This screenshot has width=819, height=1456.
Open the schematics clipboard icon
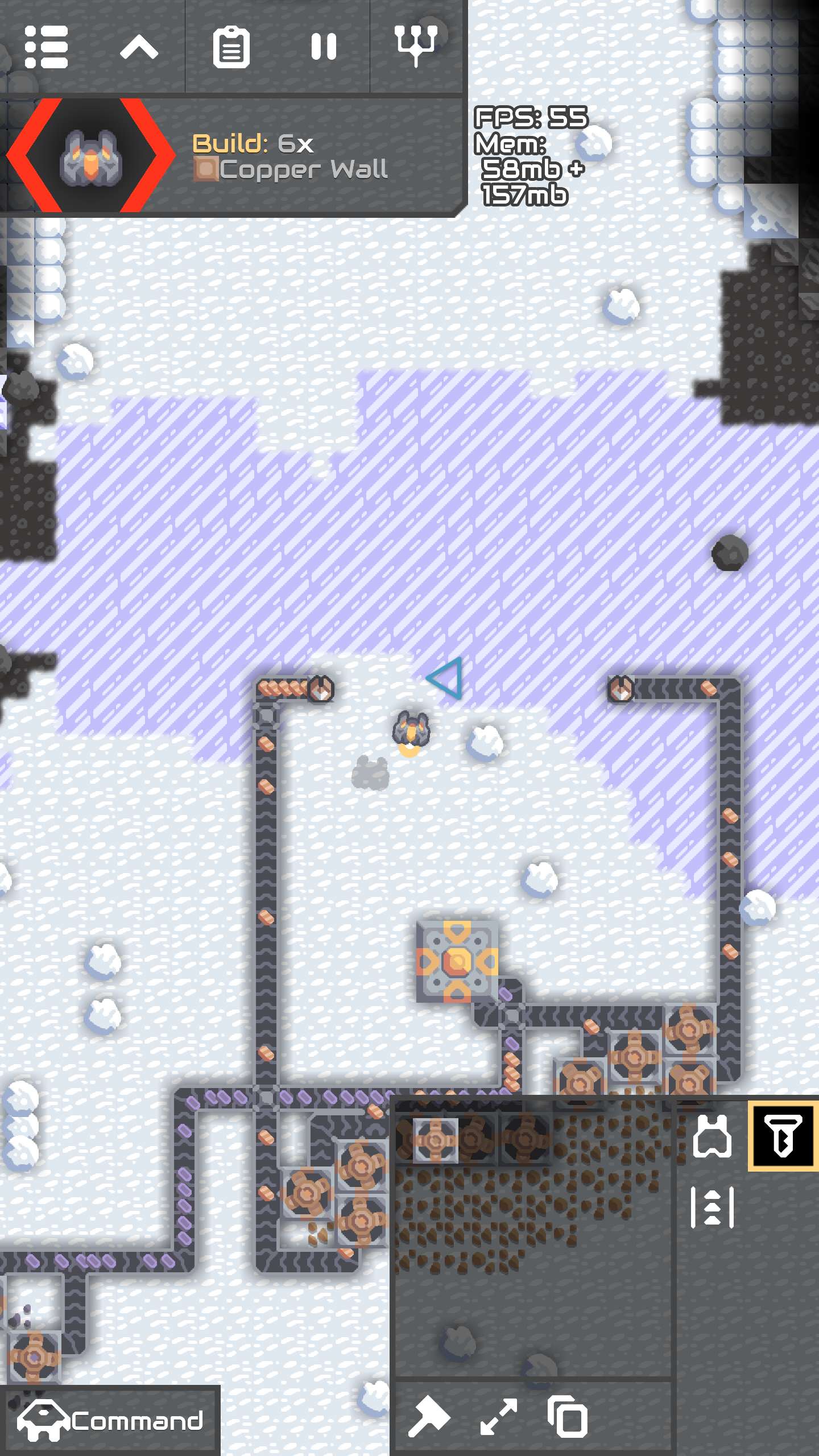click(x=231, y=47)
